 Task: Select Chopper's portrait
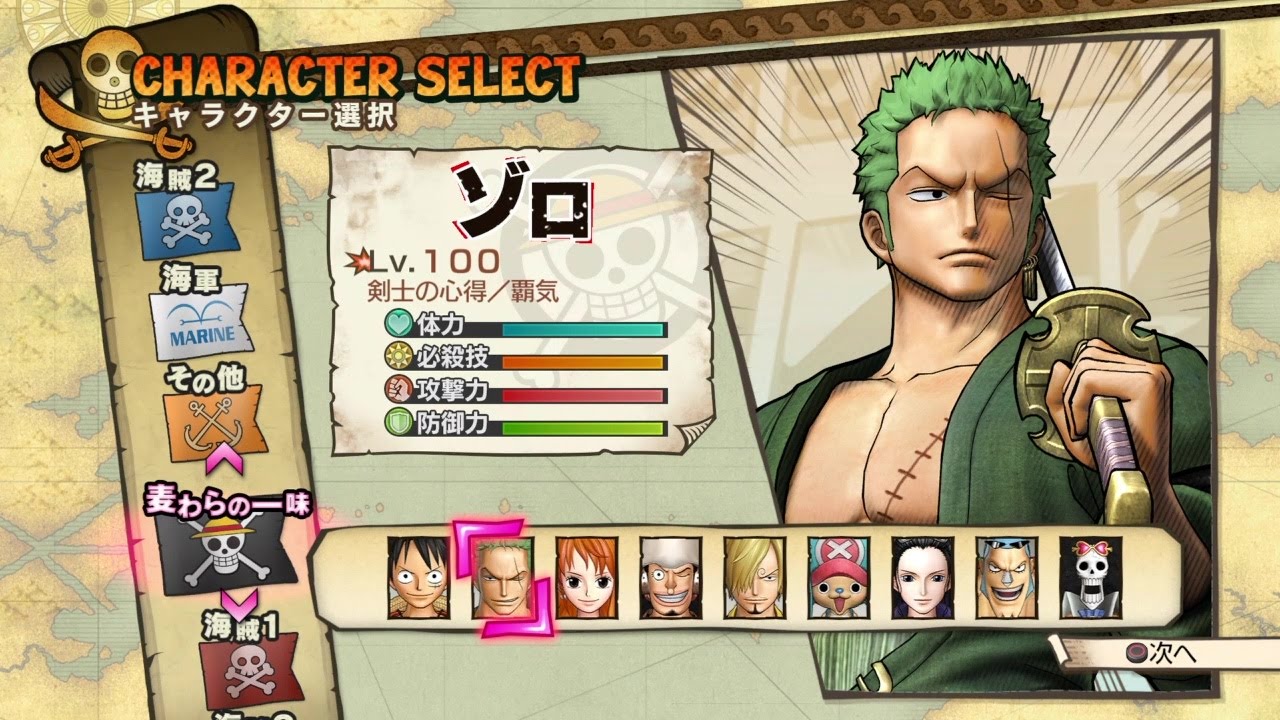tap(838, 579)
